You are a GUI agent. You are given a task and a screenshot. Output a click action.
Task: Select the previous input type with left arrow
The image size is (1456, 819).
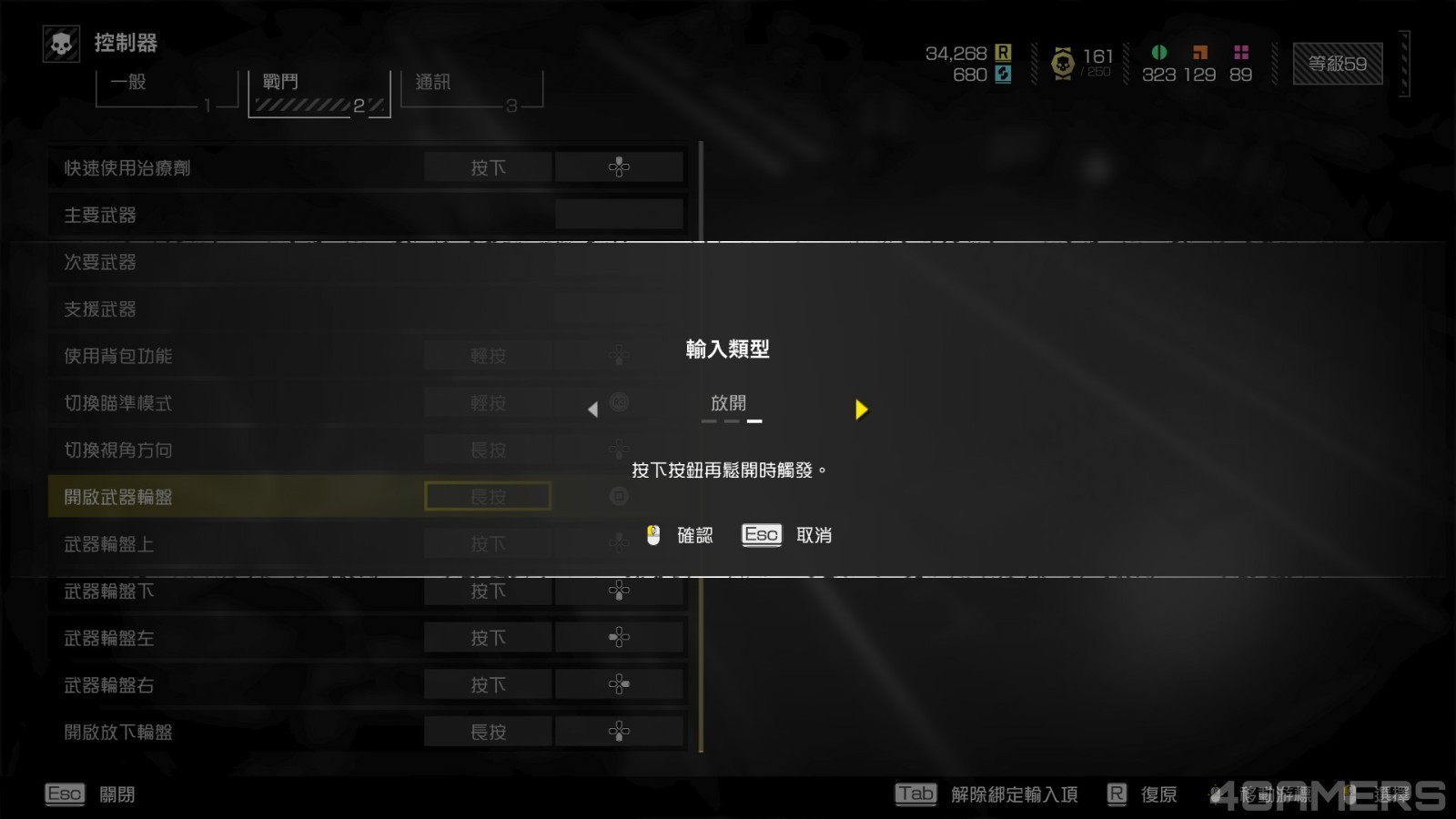click(x=593, y=409)
